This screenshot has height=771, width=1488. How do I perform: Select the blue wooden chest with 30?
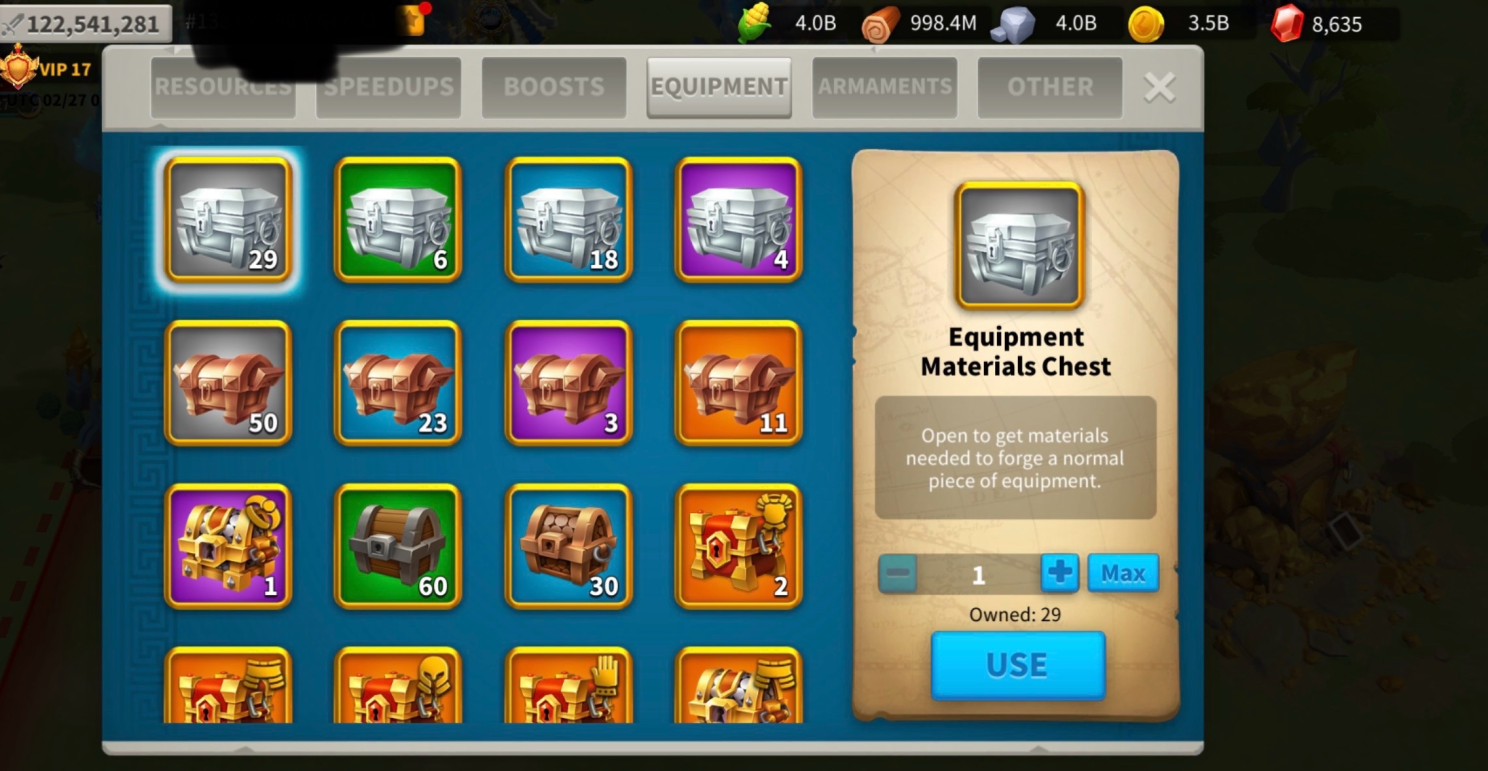click(569, 546)
